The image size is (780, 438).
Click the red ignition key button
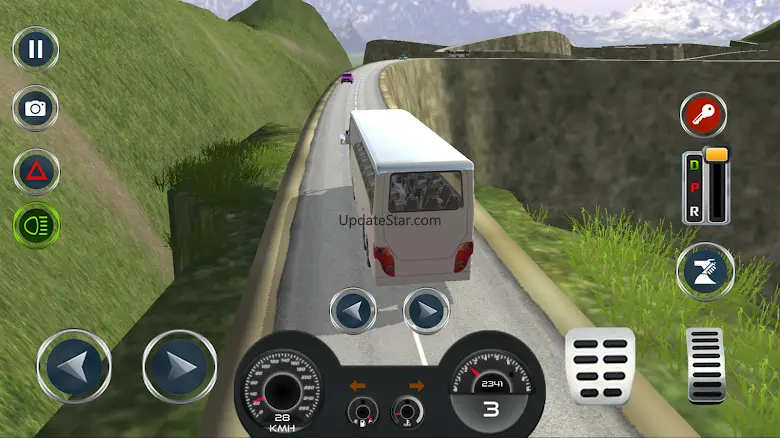pos(703,114)
